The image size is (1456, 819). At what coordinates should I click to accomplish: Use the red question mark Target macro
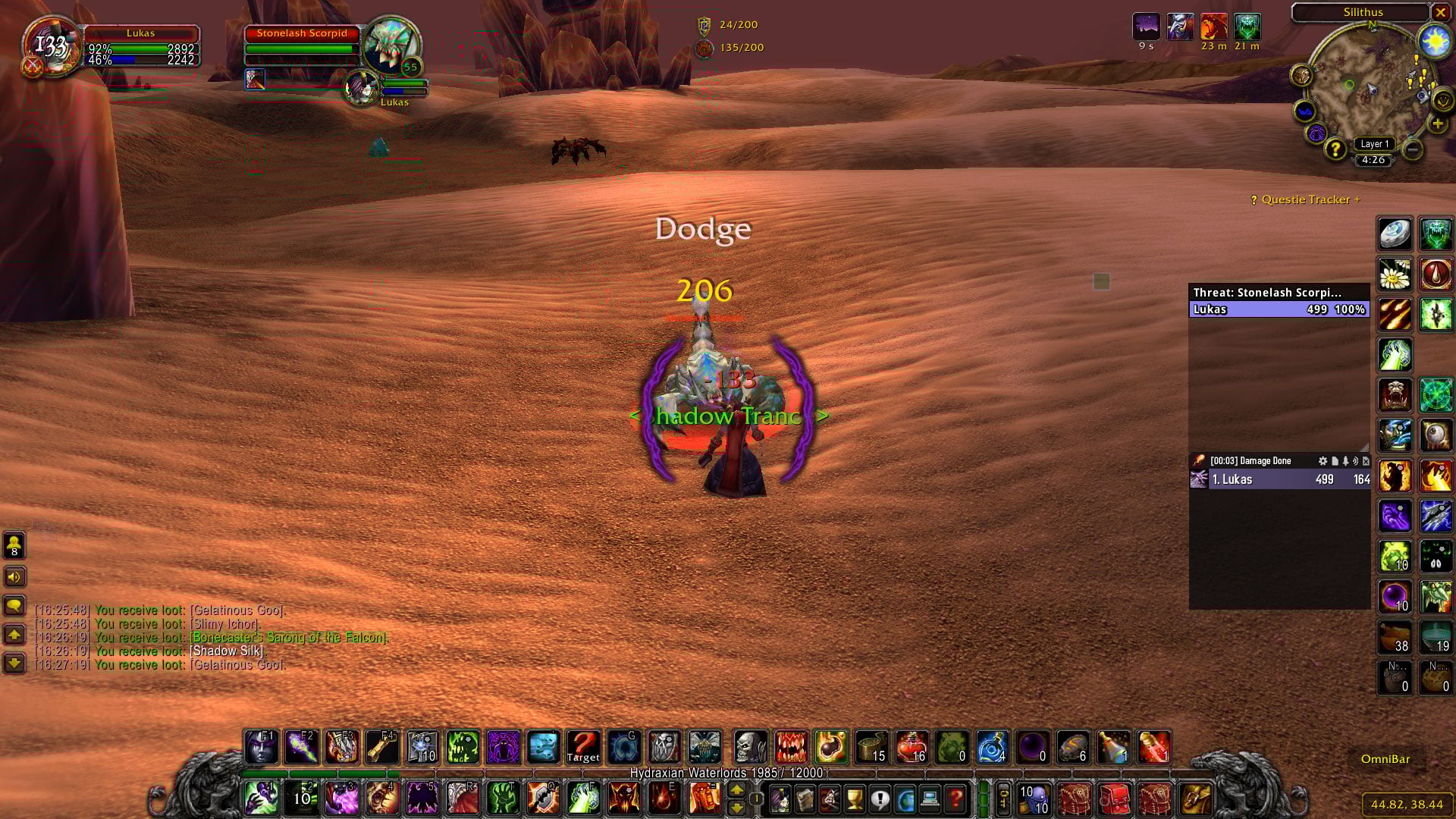pyautogui.click(x=583, y=747)
